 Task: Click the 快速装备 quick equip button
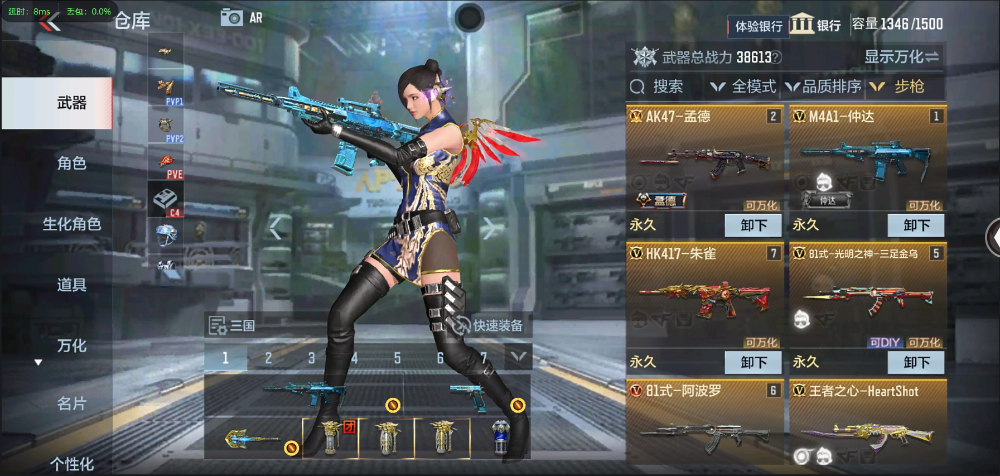point(490,325)
